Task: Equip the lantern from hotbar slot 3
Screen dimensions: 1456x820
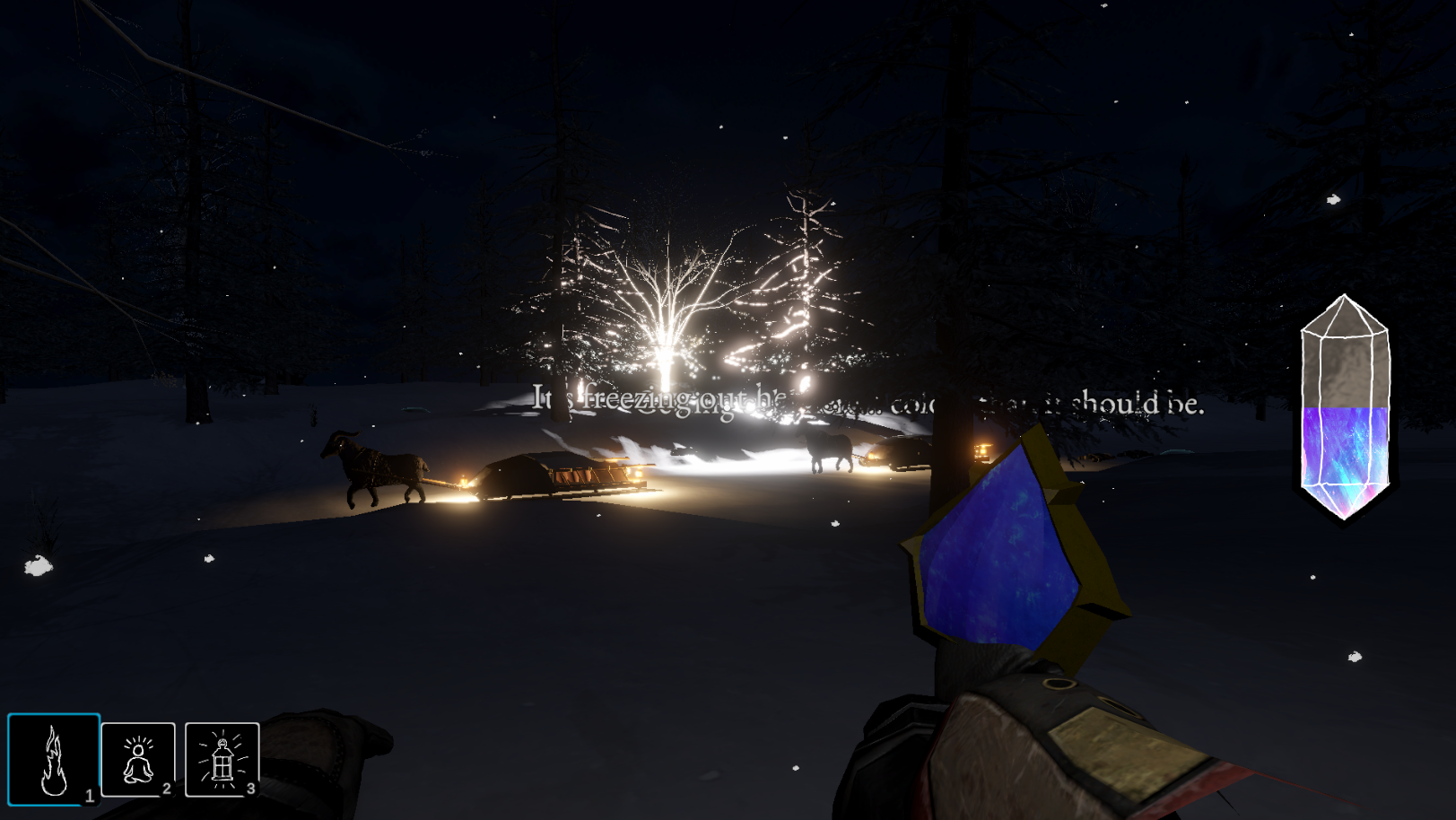Action: point(222,762)
